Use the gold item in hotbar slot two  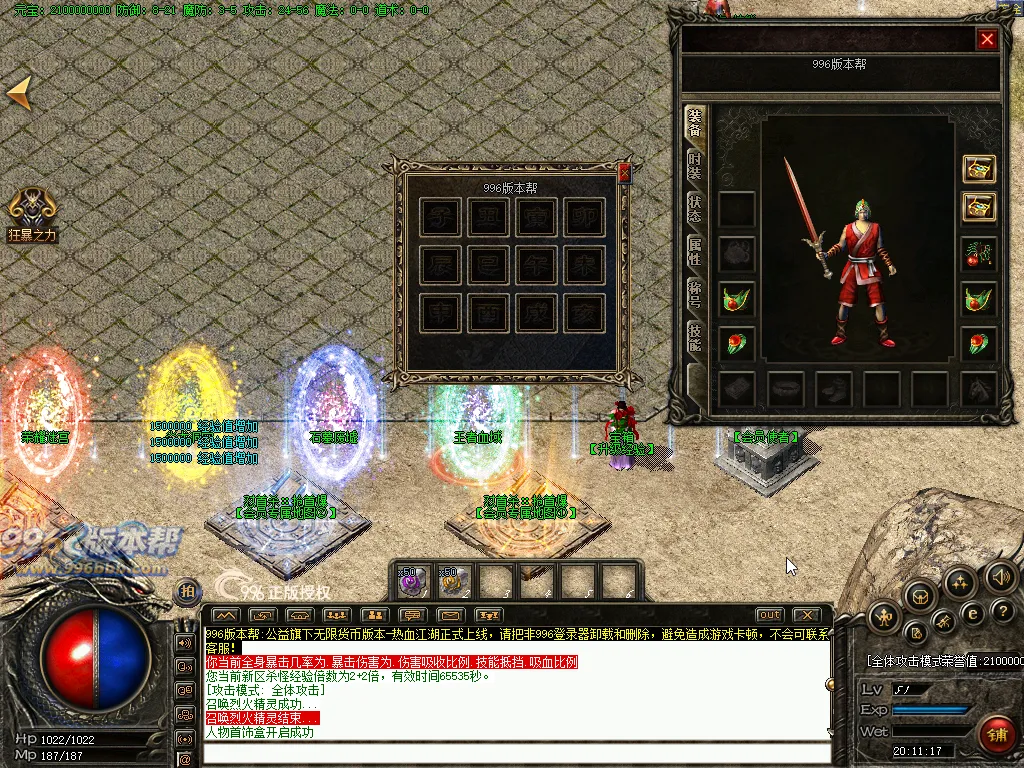tap(454, 580)
